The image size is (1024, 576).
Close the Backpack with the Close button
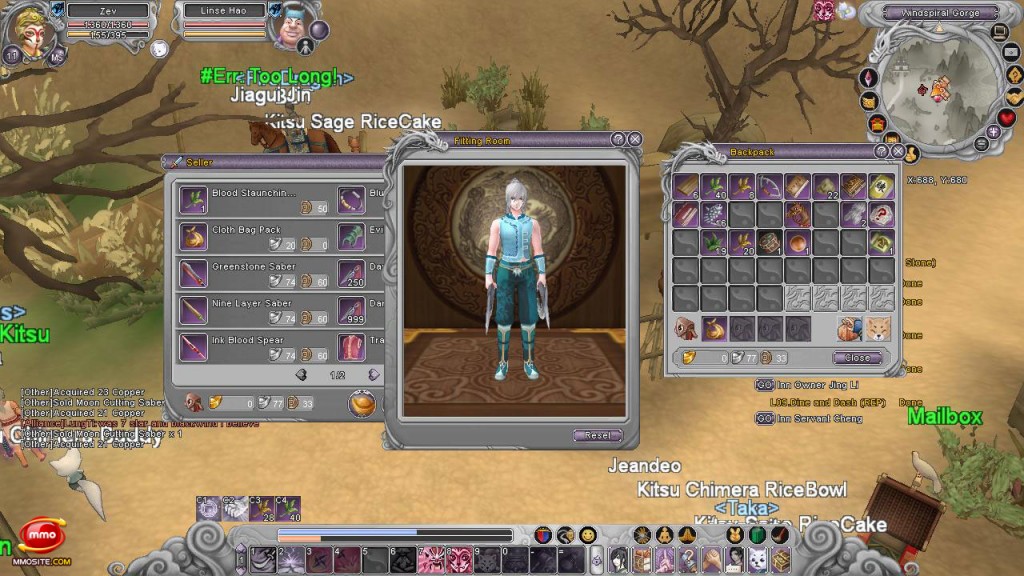tap(857, 357)
